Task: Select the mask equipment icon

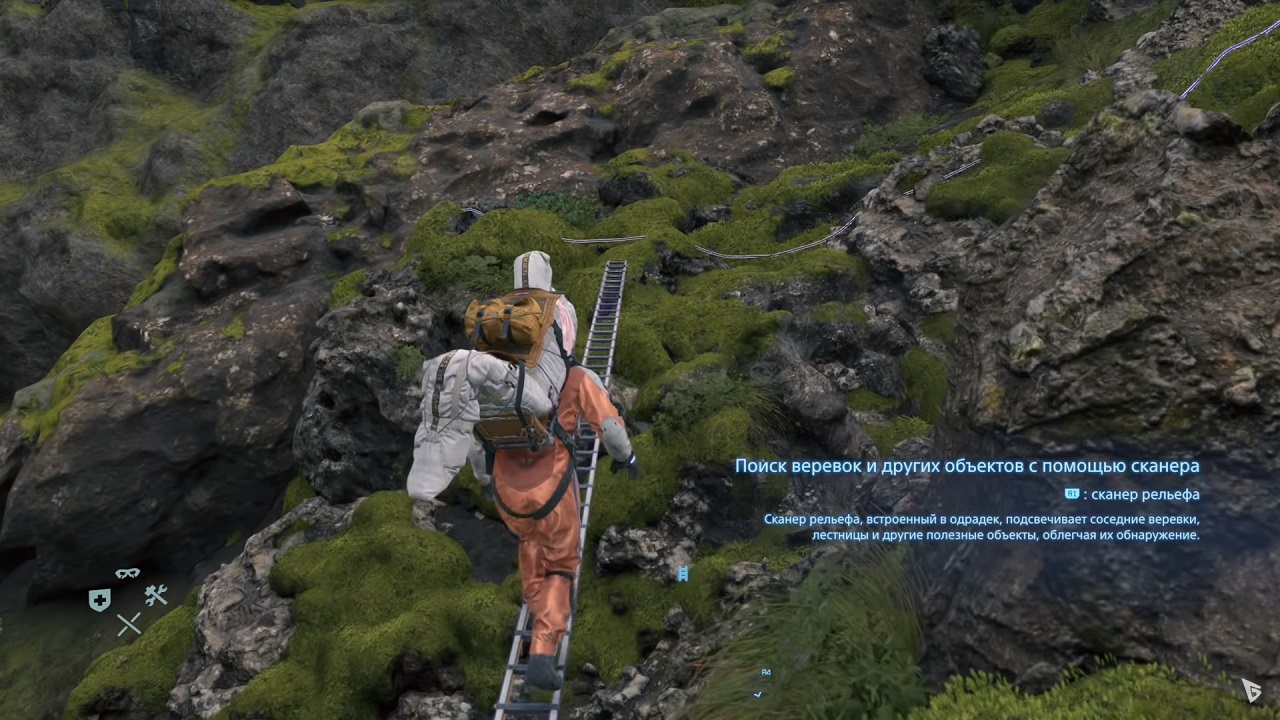Action: (x=127, y=574)
